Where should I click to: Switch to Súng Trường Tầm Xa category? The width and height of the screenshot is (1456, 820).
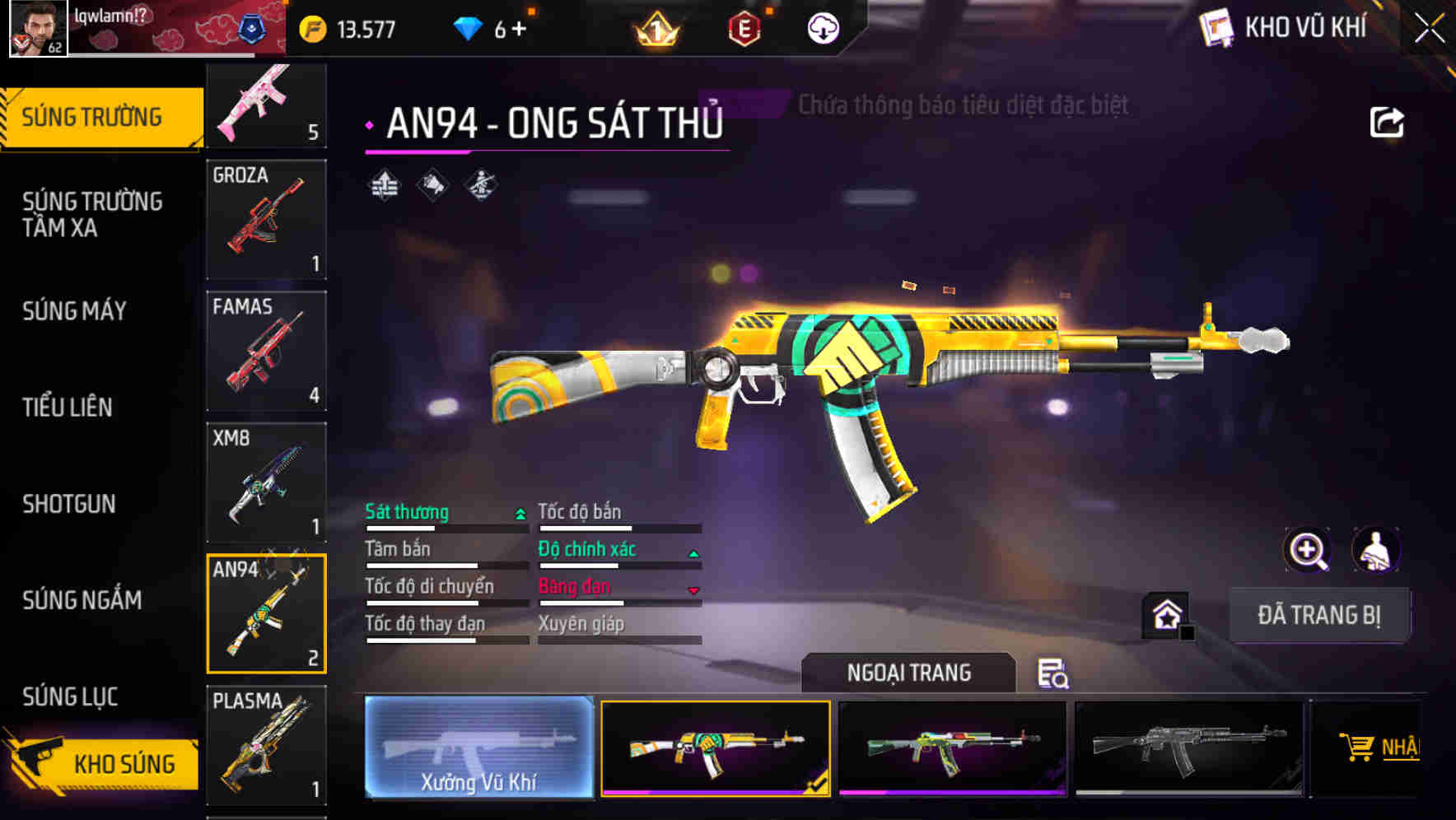click(92, 214)
